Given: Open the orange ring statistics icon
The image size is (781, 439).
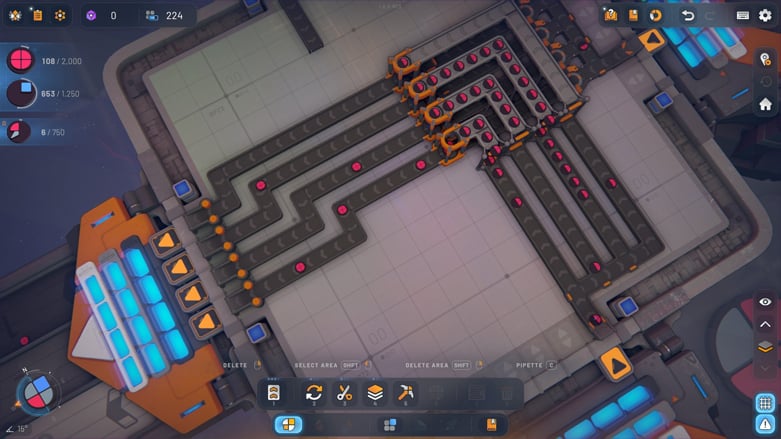Looking at the screenshot, I should pyautogui.click(x=656, y=15).
